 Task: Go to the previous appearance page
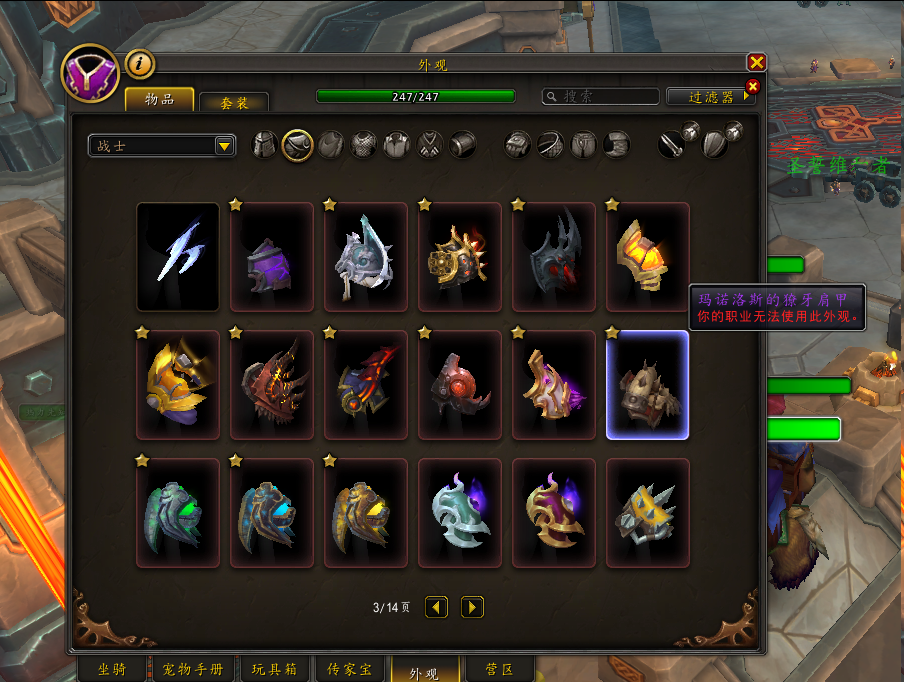click(x=436, y=607)
